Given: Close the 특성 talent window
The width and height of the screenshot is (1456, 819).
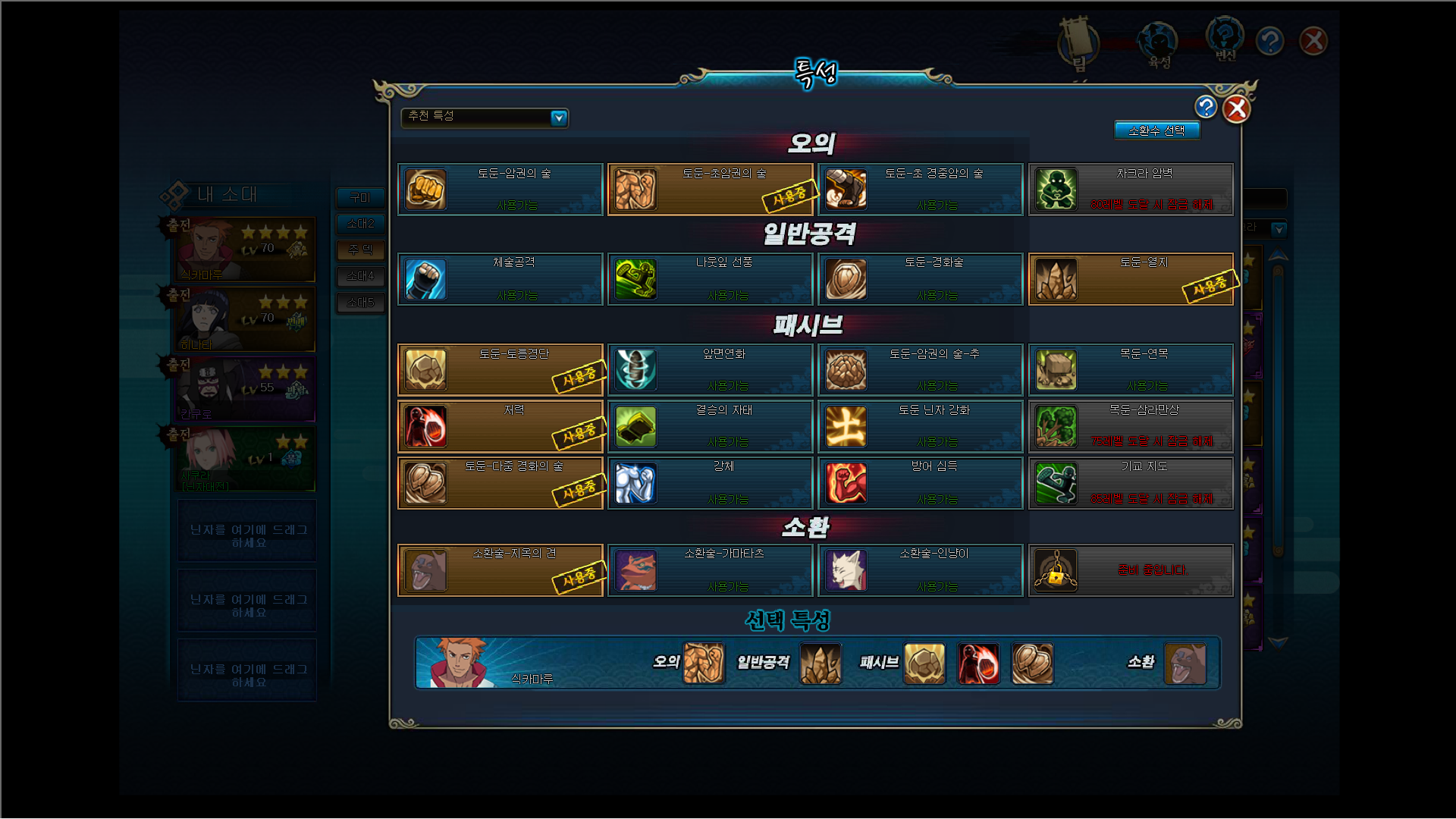Looking at the screenshot, I should point(1236,109).
